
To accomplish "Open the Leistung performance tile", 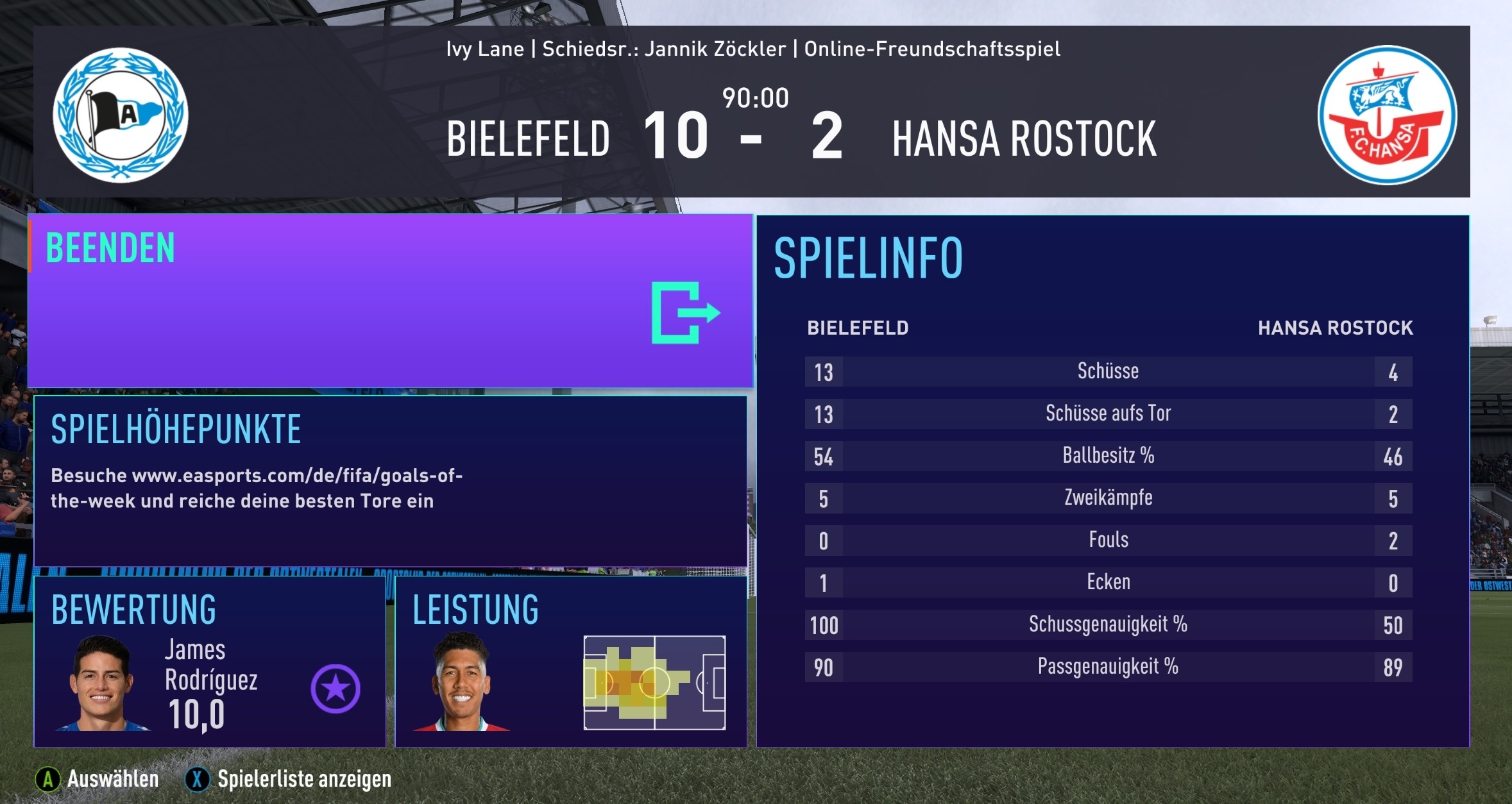I will [571, 662].
